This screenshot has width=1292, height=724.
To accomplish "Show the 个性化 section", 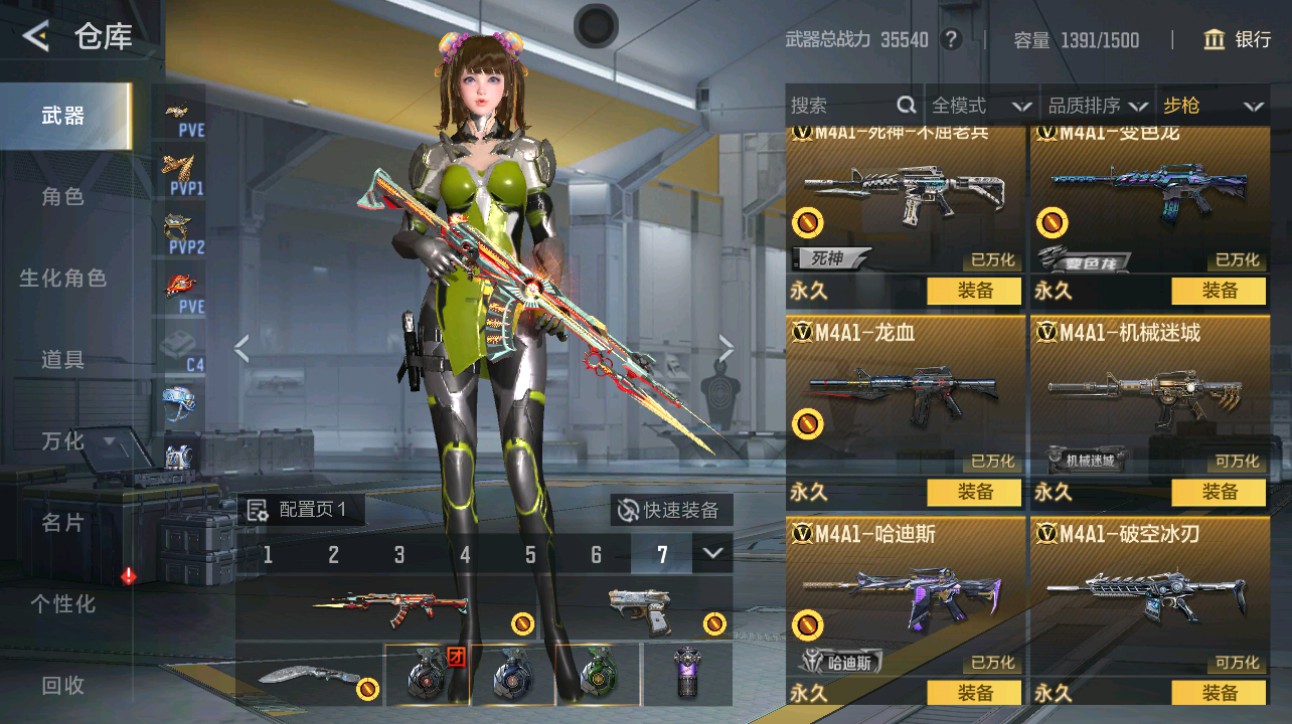I will tap(63, 604).
